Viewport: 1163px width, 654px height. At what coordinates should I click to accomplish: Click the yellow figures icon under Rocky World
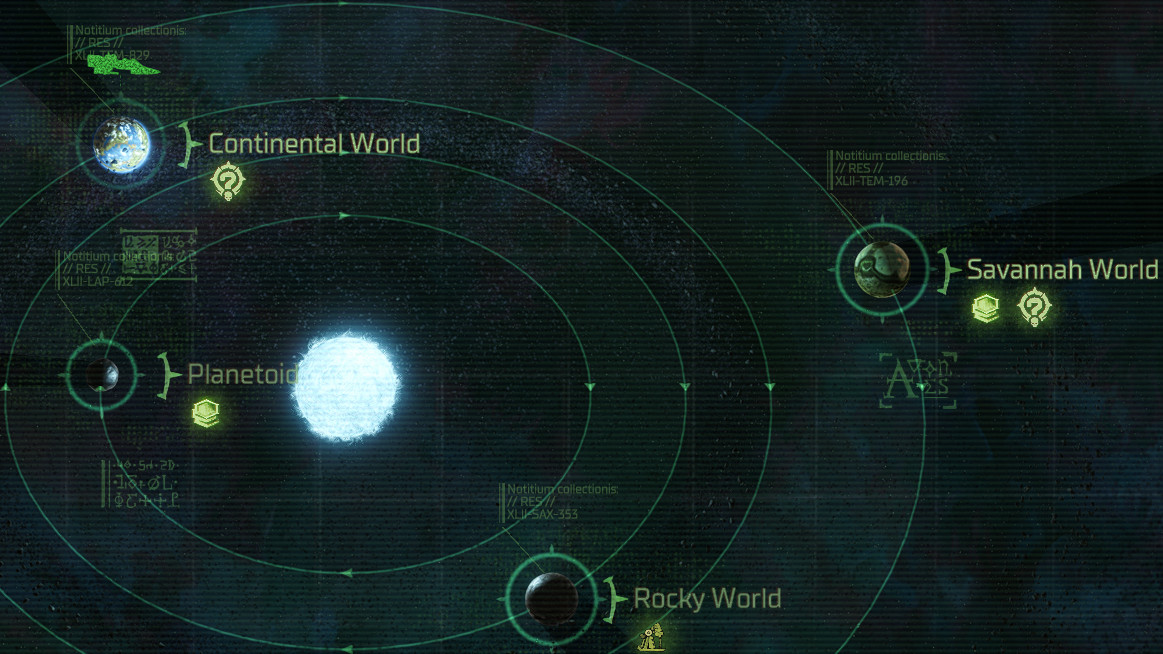tap(652, 636)
